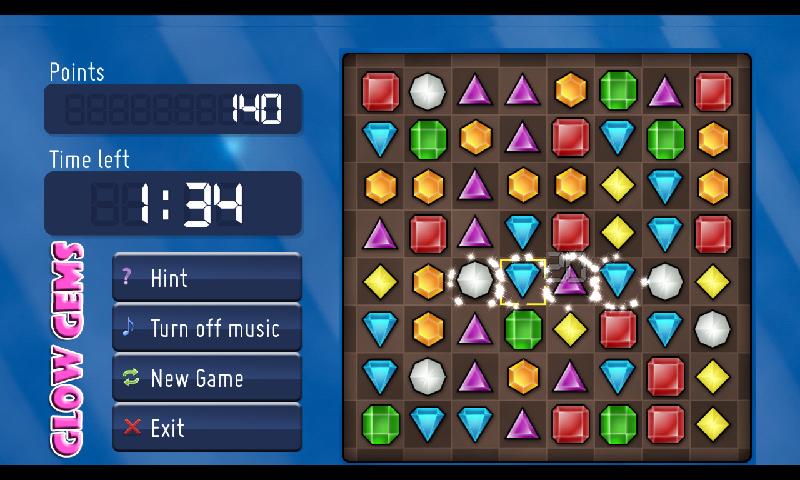Start a New Game
The image size is (800, 480).
click(207, 378)
